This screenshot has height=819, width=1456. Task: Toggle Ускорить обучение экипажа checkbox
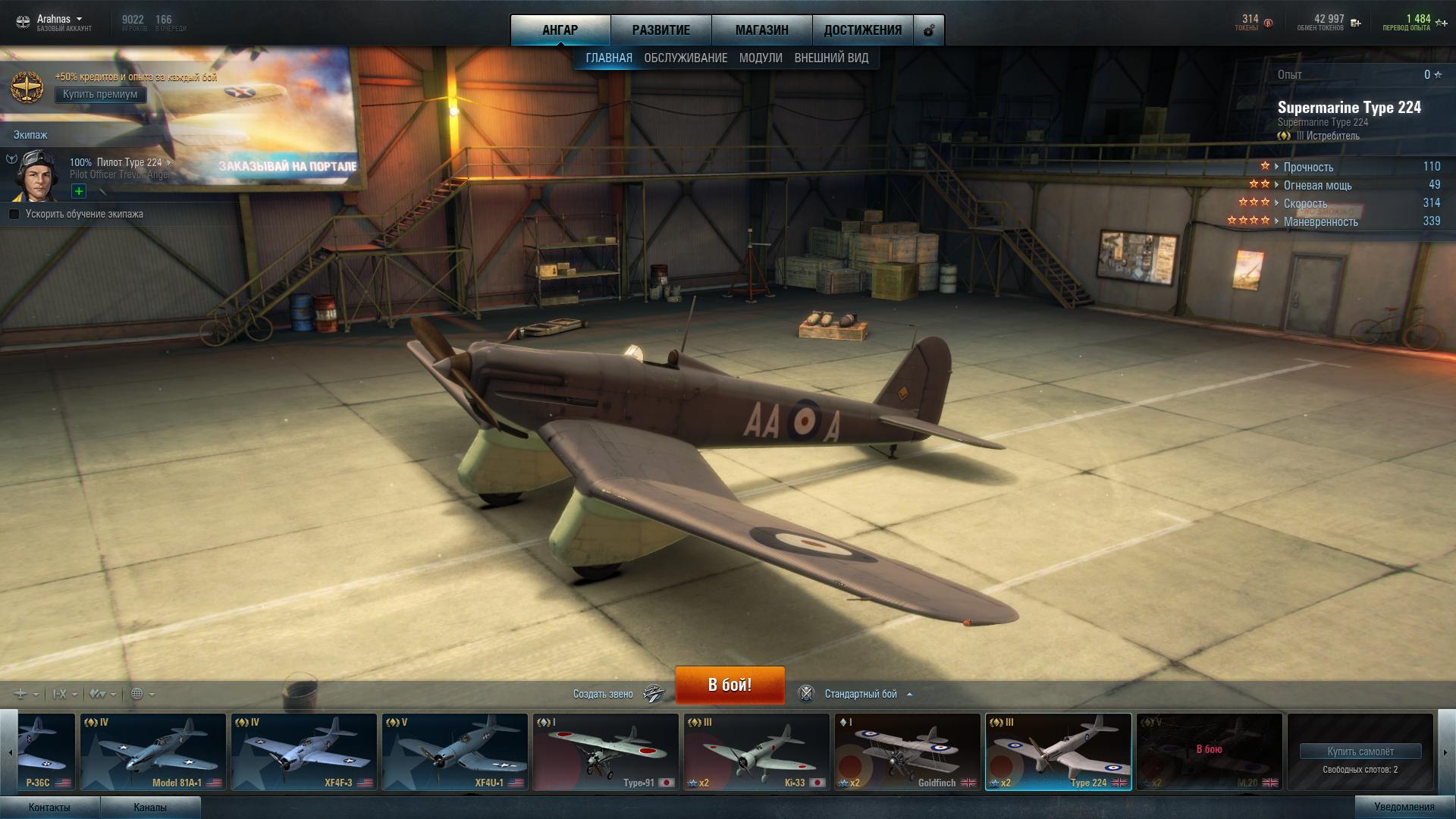coord(14,215)
